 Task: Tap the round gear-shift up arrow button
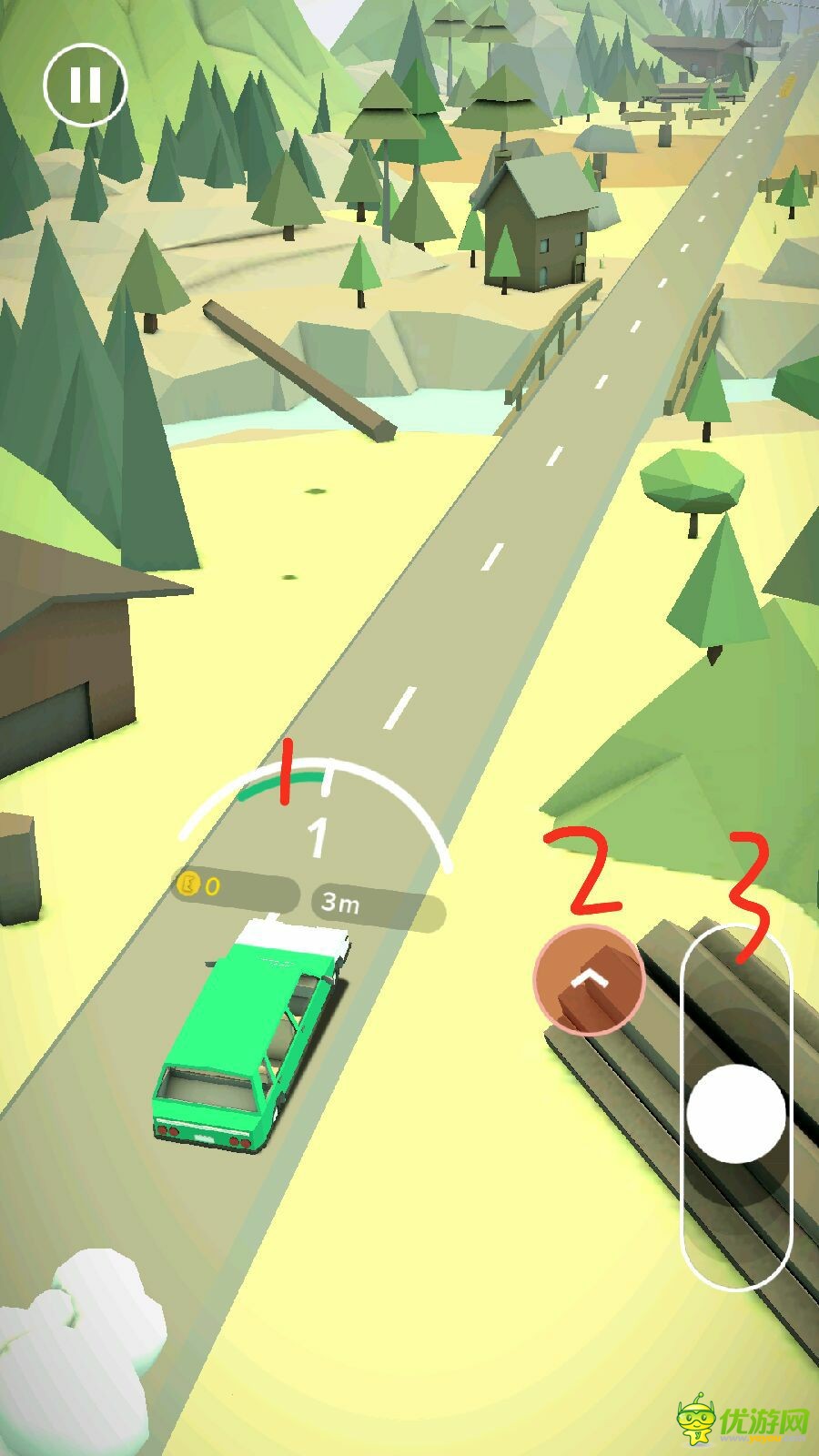pyautogui.click(x=590, y=980)
